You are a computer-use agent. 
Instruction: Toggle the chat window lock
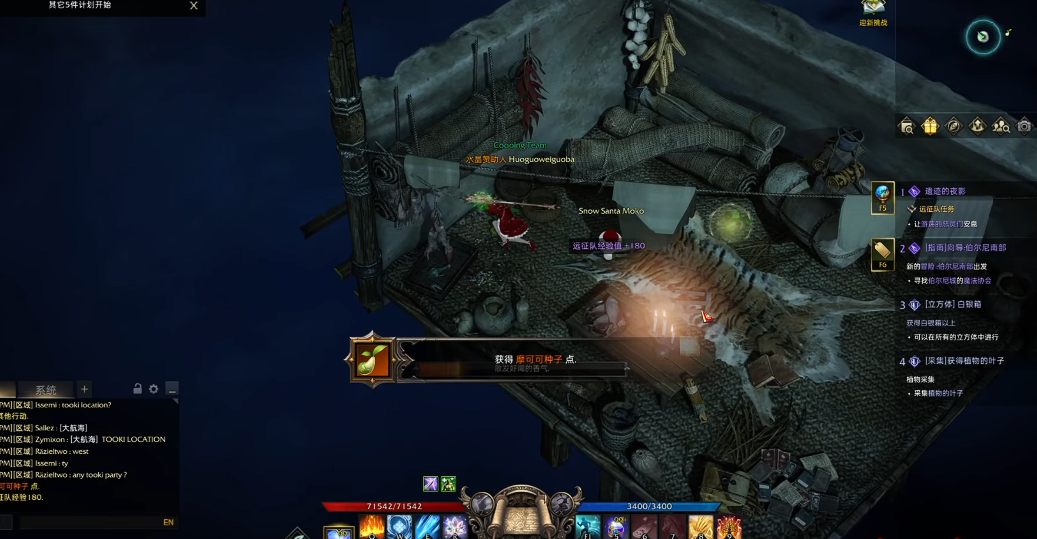click(x=138, y=389)
